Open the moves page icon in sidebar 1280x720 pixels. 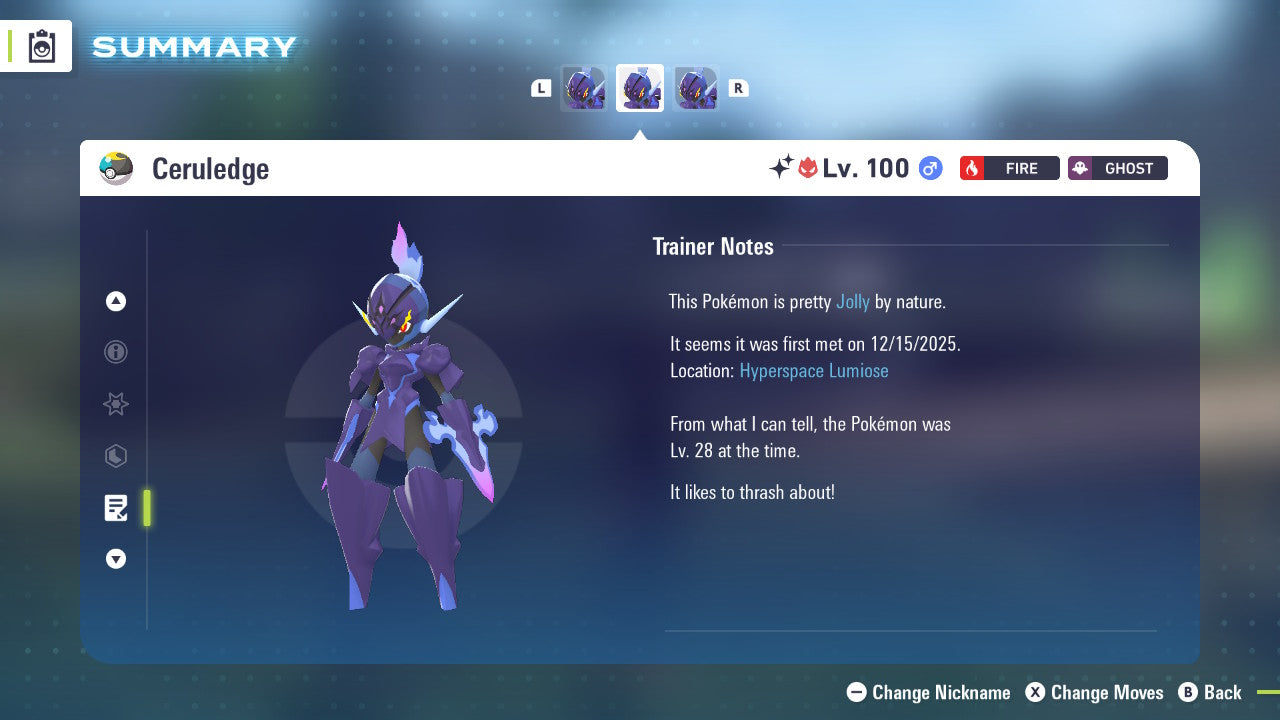click(115, 456)
